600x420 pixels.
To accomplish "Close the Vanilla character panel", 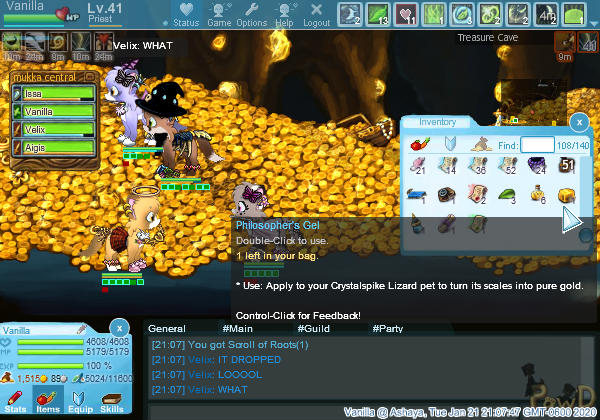I will 118,327.
